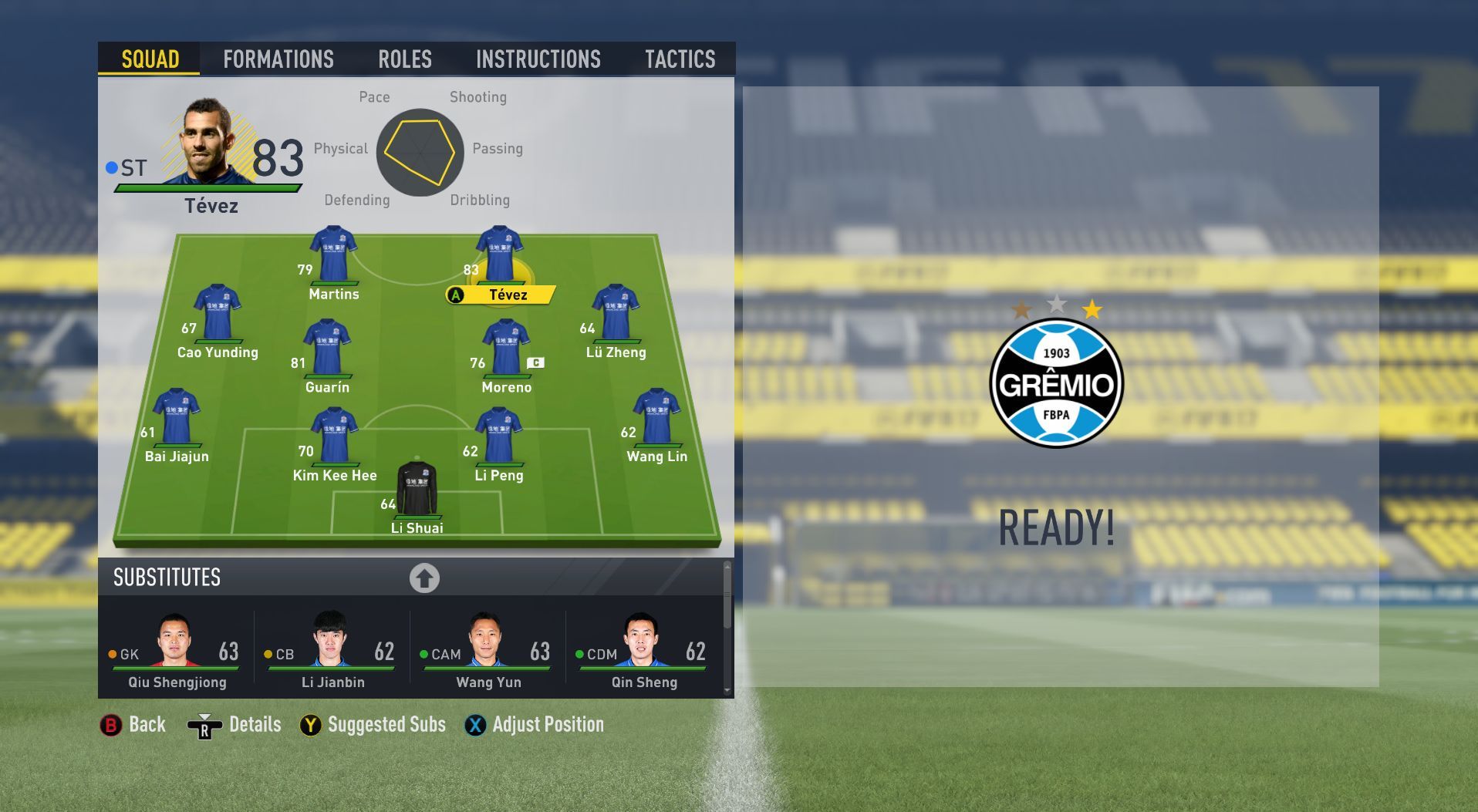This screenshot has width=1478, height=812.
Task: Show the Instructions tab
Action: (538, 59)
